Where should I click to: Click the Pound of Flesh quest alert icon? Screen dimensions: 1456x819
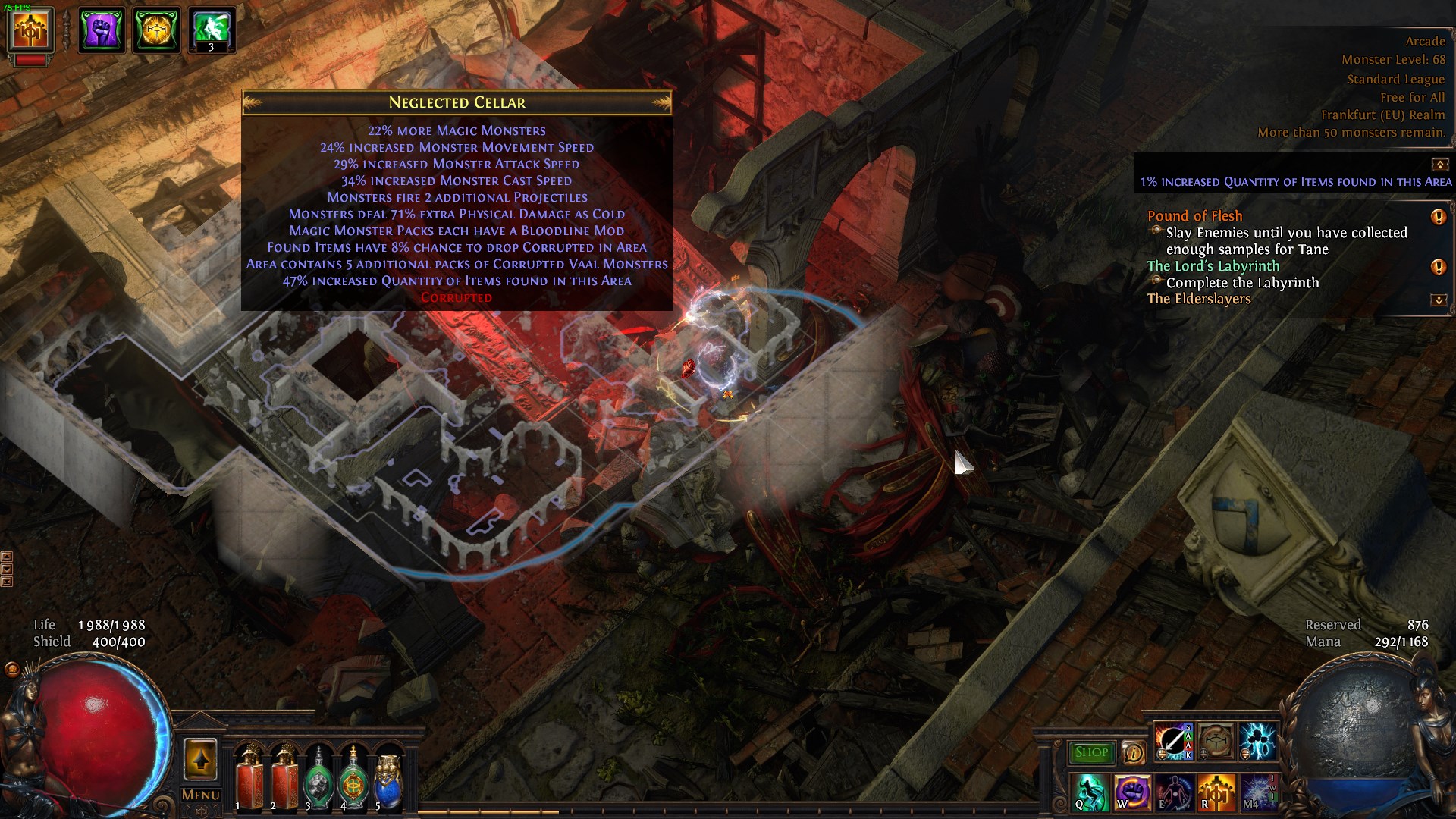1438,217
